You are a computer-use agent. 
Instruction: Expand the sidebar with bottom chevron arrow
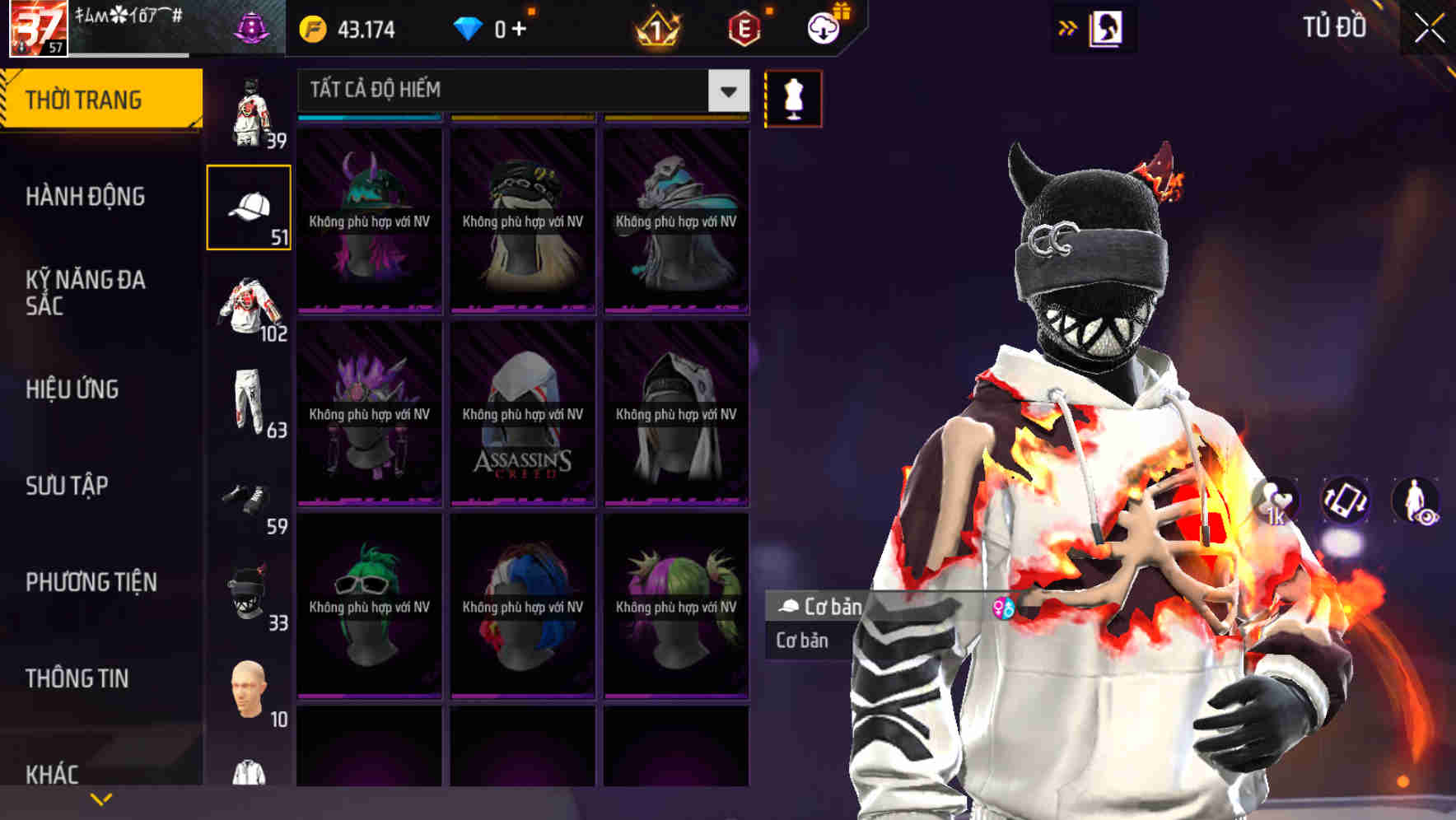tap(102, 797)
